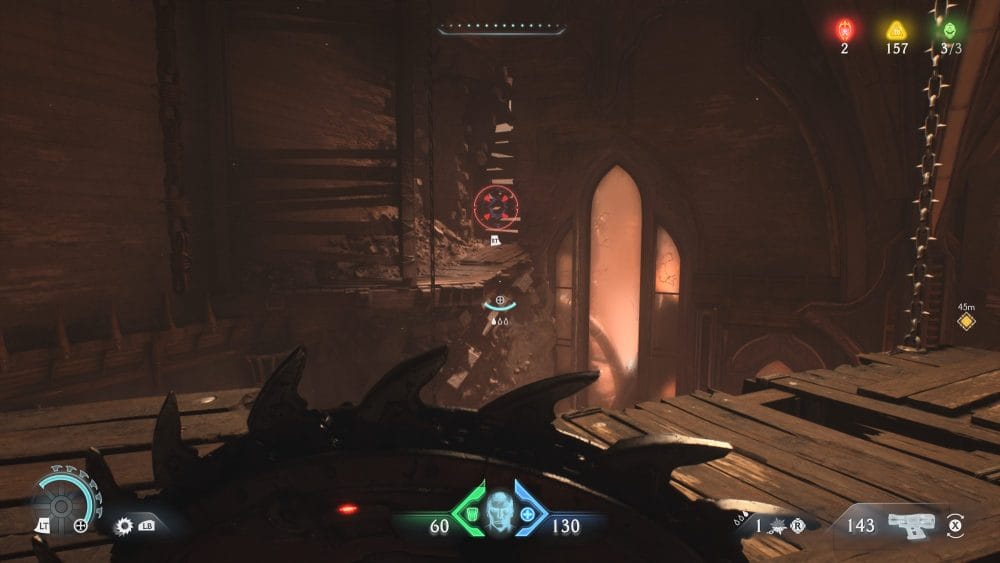Screen dimensions: 1000x563
Task: Click the green life sigil icon
Action: (949, 30)
